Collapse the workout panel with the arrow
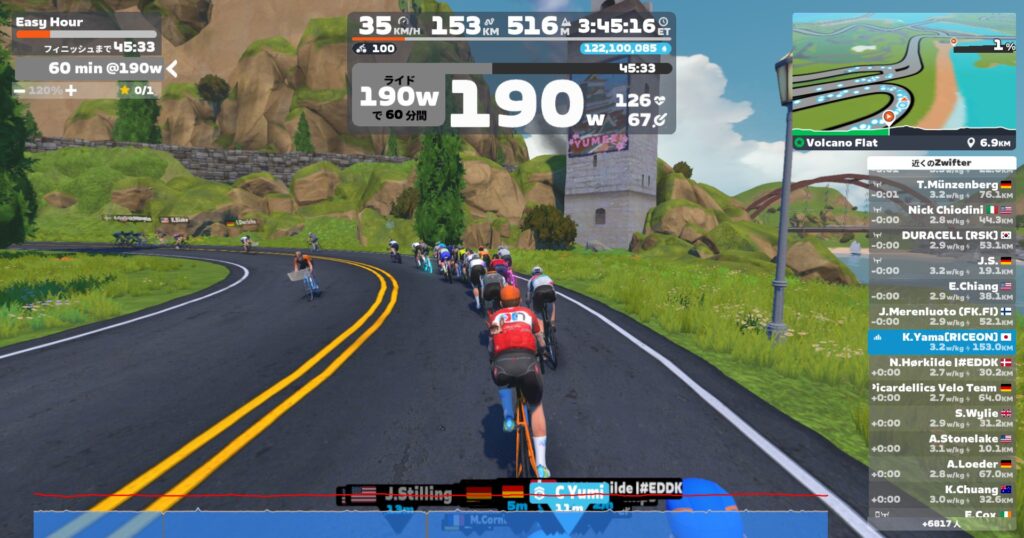The width and height of the screenshot is (1024, 538). pos(172,68)
